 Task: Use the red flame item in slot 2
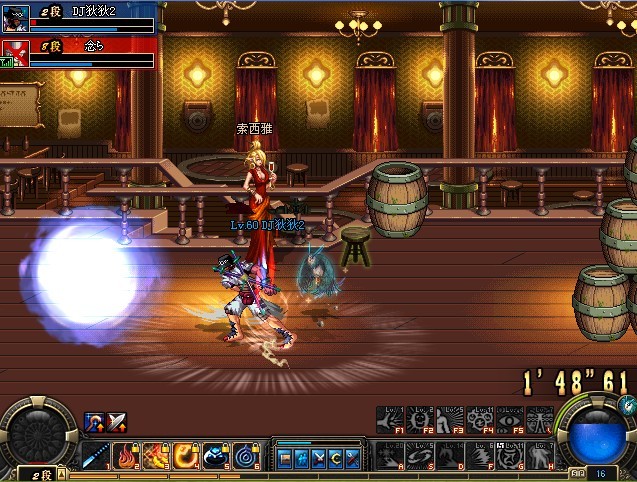tap(128, 456)
